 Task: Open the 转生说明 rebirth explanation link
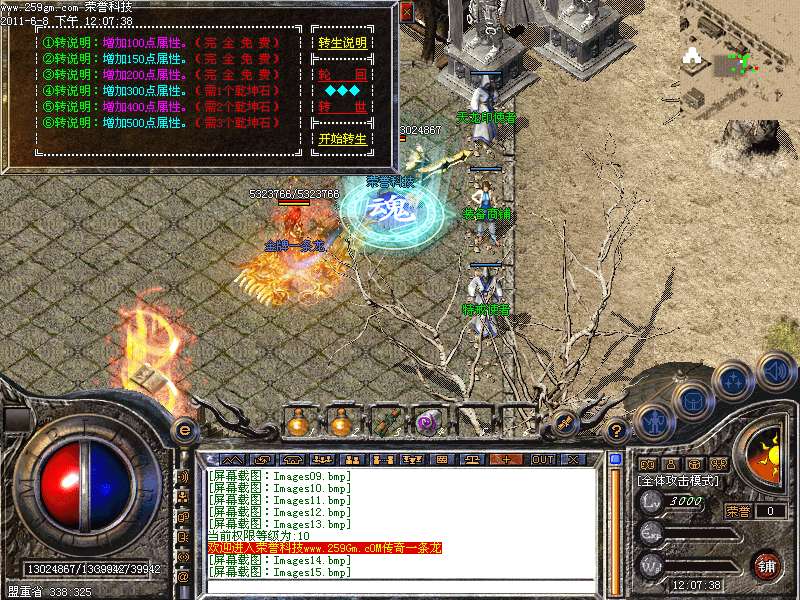(342, 44)
